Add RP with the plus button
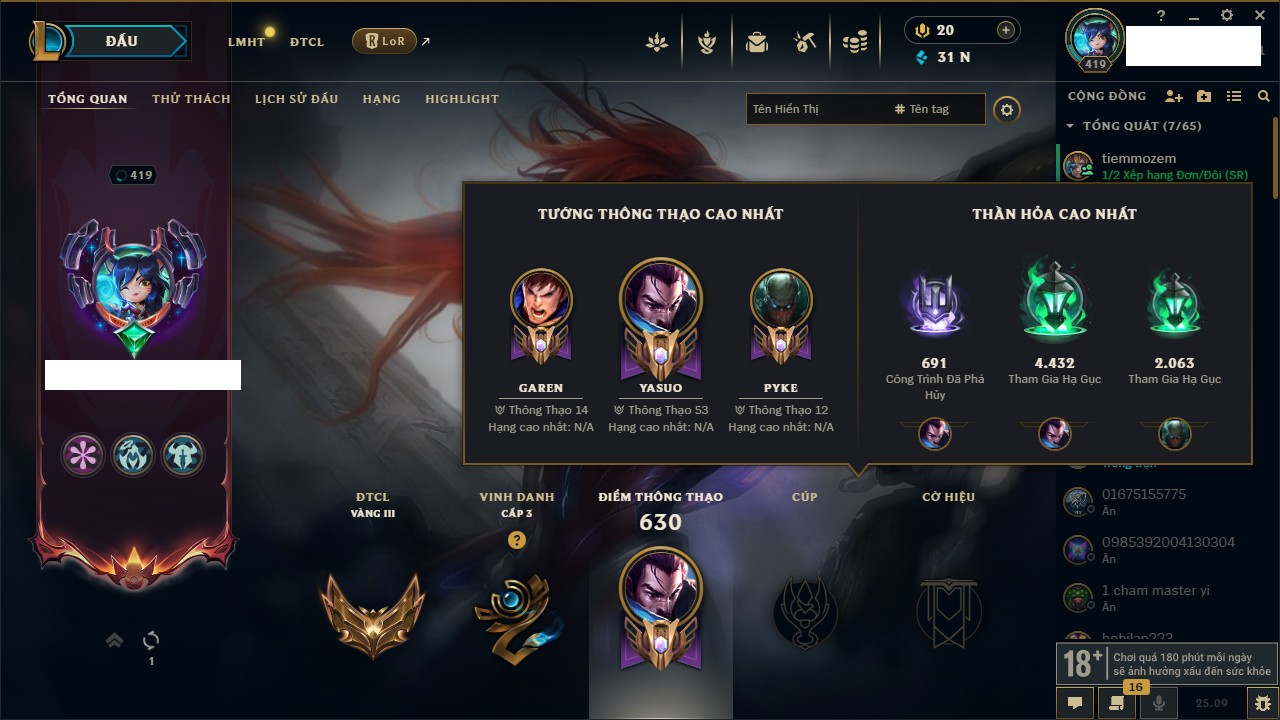 click(1005, 30)
